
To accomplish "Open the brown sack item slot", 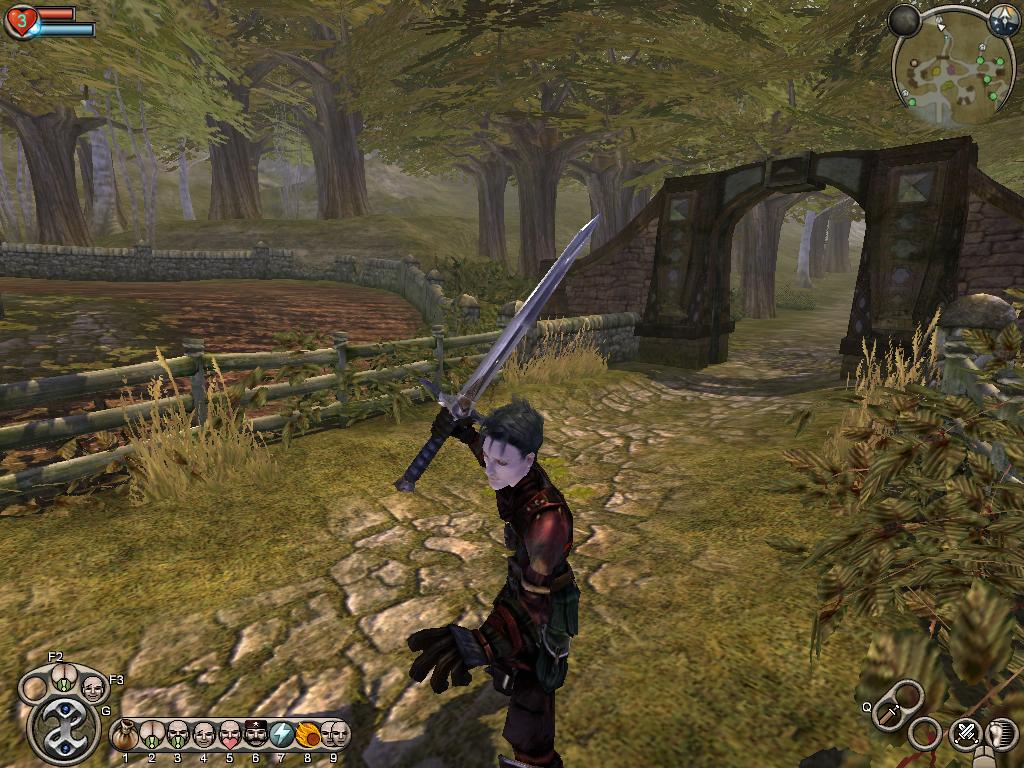I will coord(125,737).
